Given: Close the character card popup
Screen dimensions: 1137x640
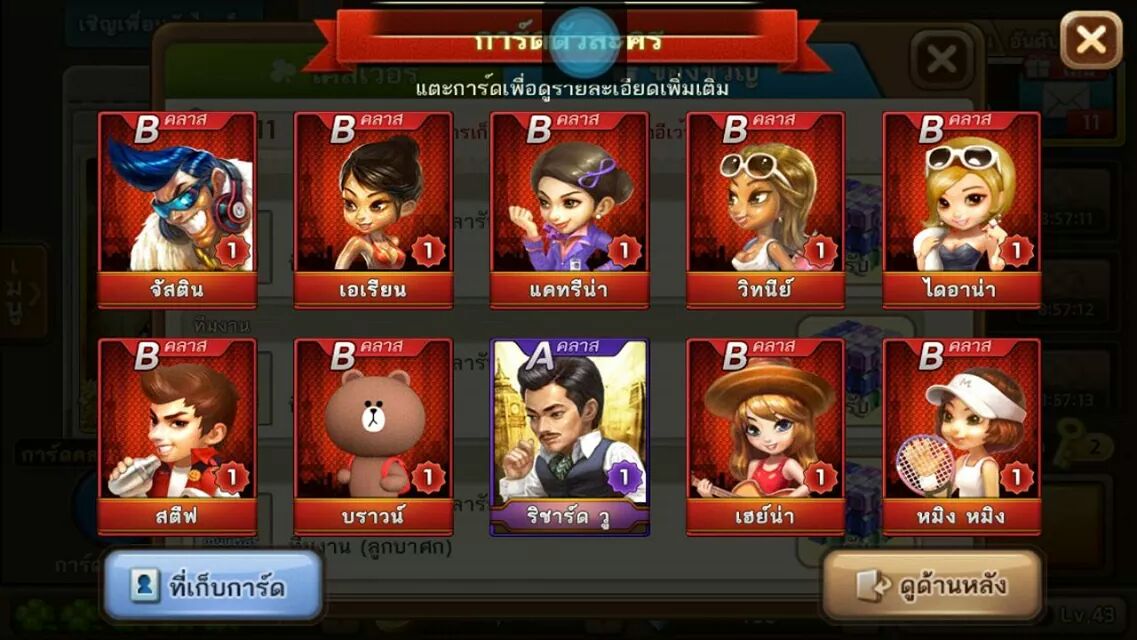Looking at the screenshot, I should (x=1090, y=40).
